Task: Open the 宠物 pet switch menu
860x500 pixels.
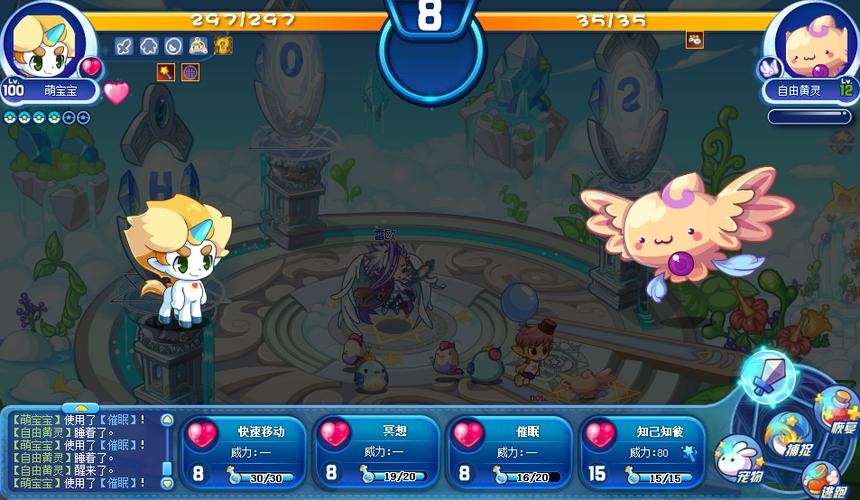Action: tap(737, 458)
